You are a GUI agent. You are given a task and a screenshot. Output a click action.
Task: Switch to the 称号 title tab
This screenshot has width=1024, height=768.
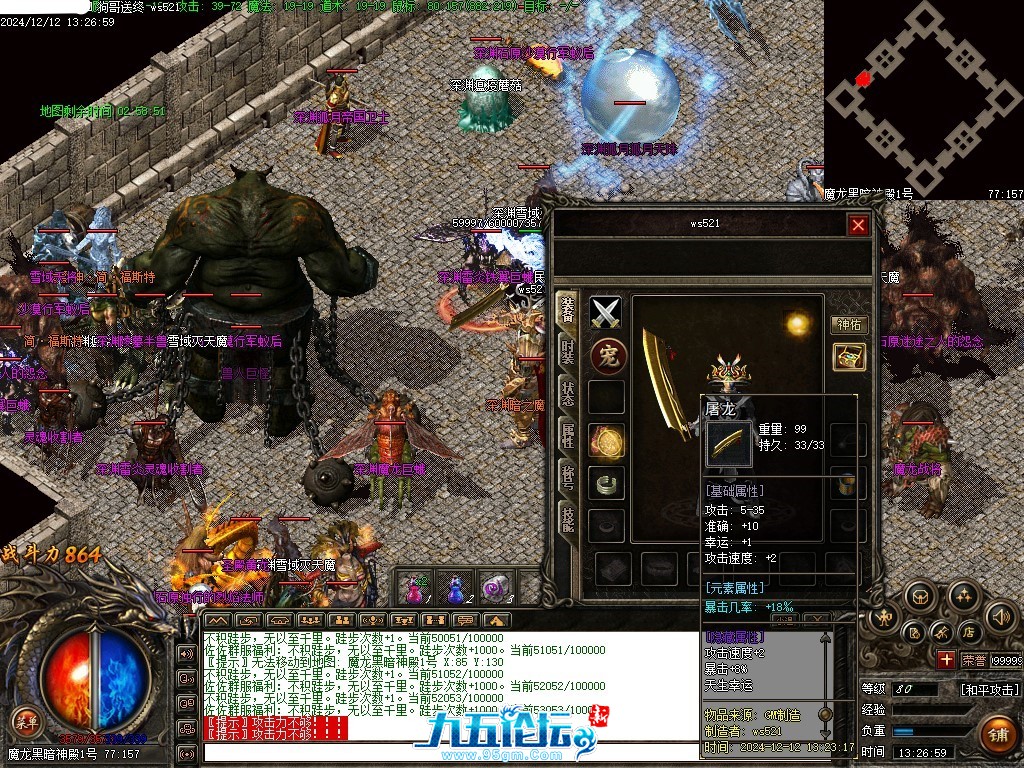[567, 475]
